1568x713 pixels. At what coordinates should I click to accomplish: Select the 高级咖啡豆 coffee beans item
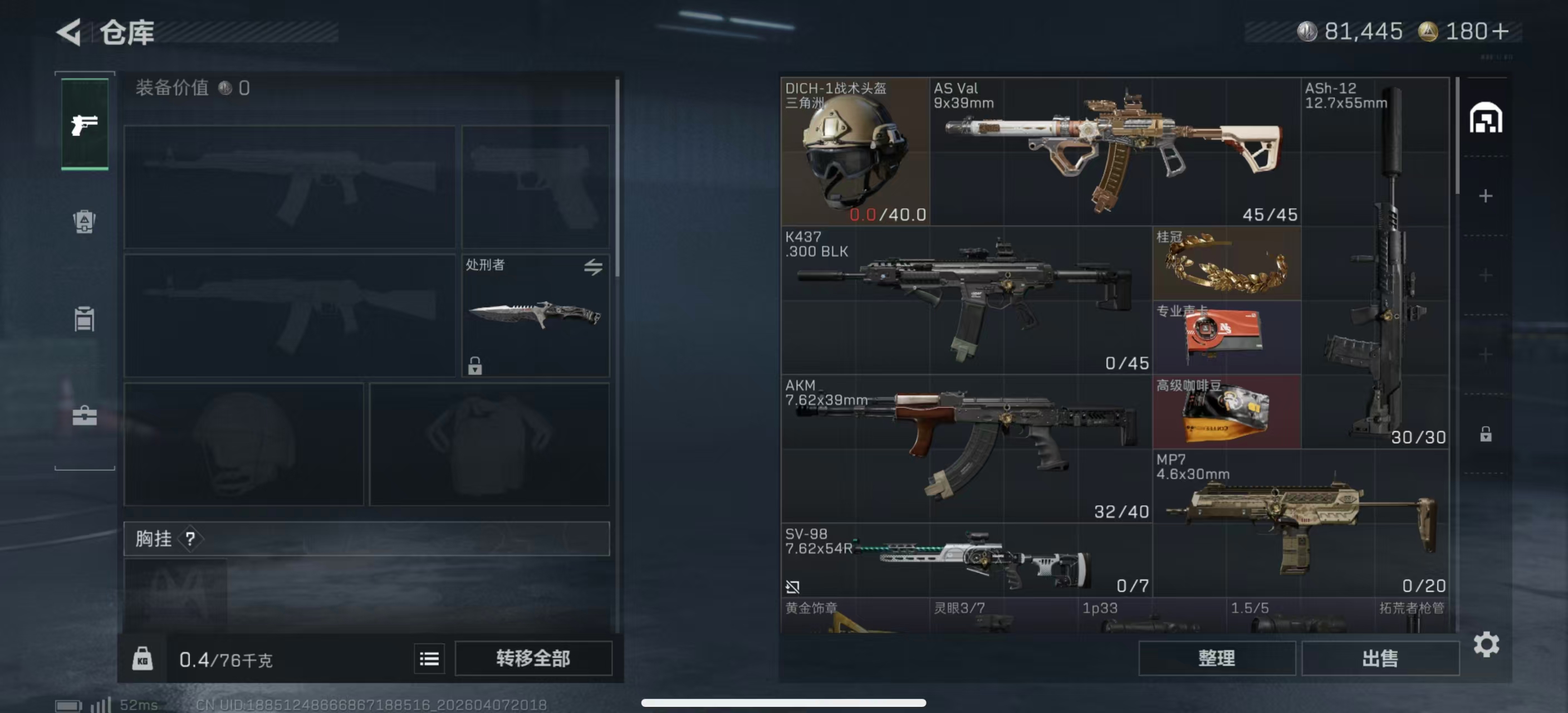pos(1227,412)
